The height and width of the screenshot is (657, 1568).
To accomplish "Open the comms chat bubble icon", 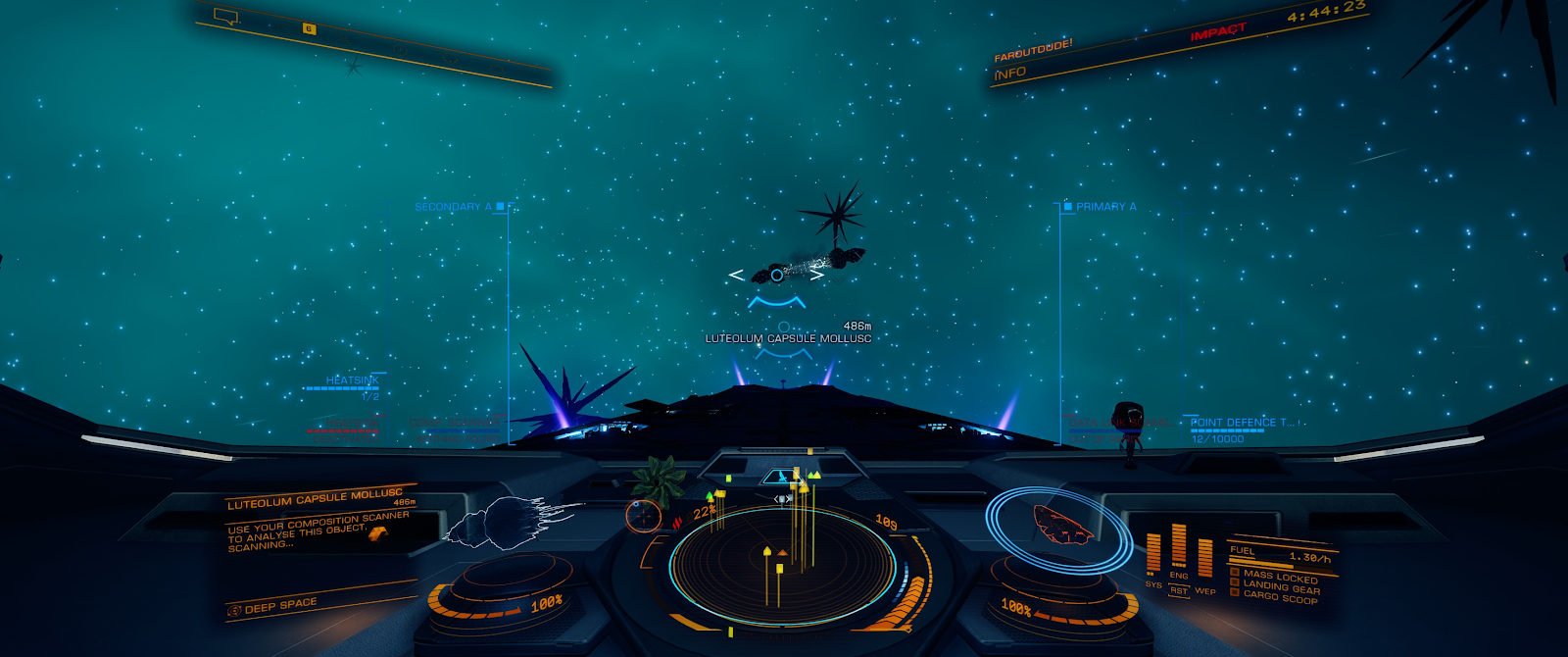I will pyautogui.click(x=226, y=17).
